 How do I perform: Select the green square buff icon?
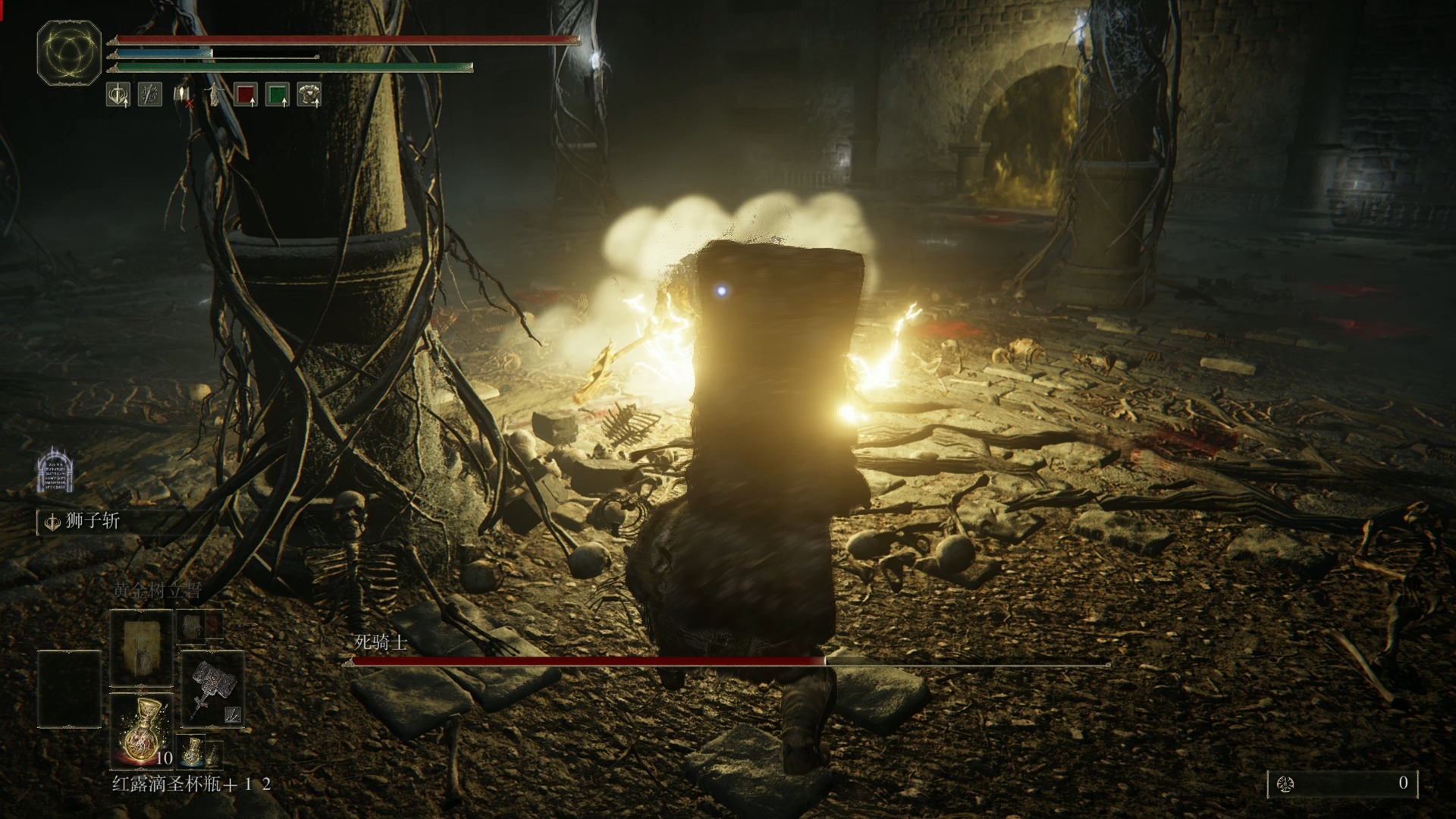278,95
